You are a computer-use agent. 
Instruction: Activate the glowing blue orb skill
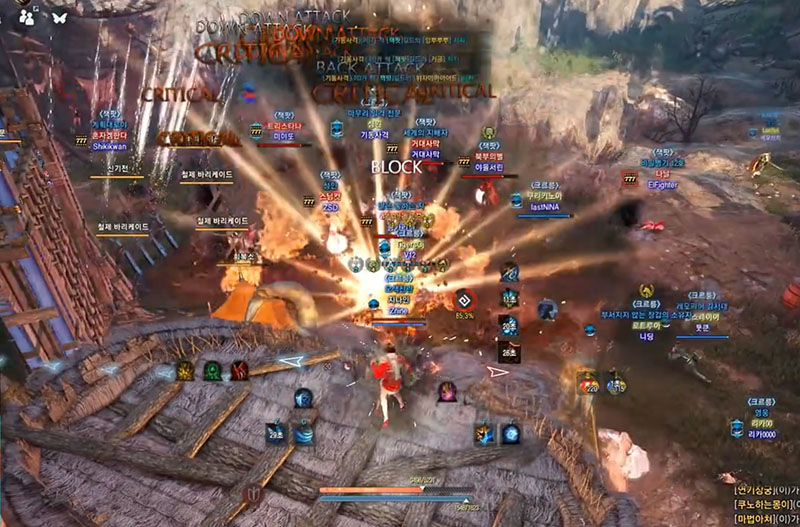click(511, 434)
